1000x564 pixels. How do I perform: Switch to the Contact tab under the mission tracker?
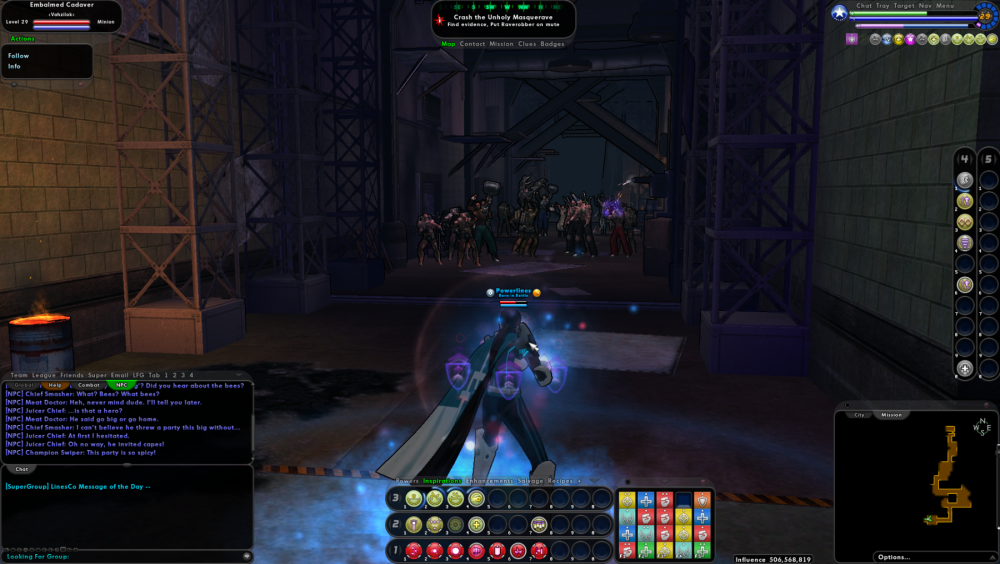[472, 44]
